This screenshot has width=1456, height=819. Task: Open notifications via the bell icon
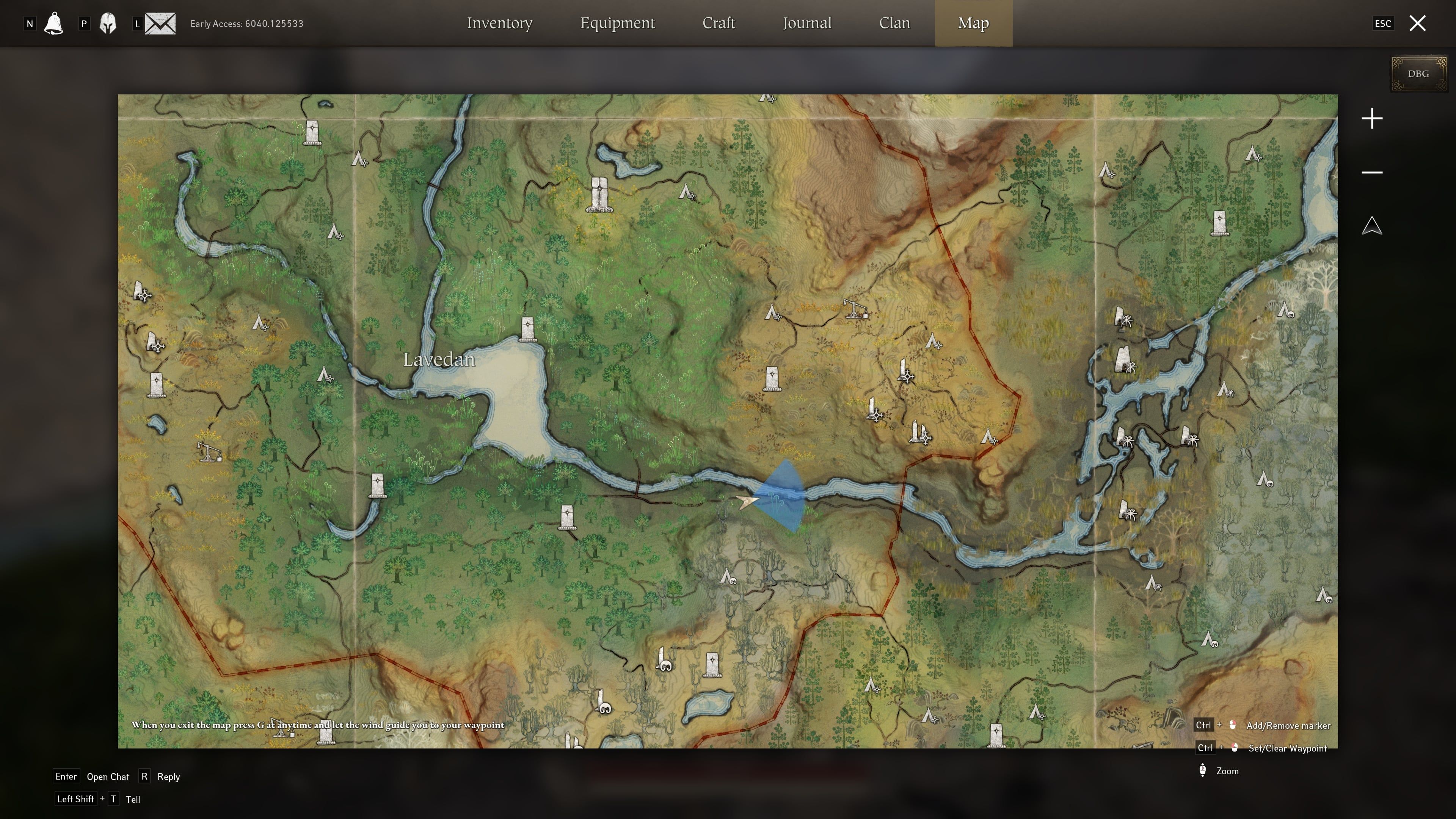[x=54, y=23]
